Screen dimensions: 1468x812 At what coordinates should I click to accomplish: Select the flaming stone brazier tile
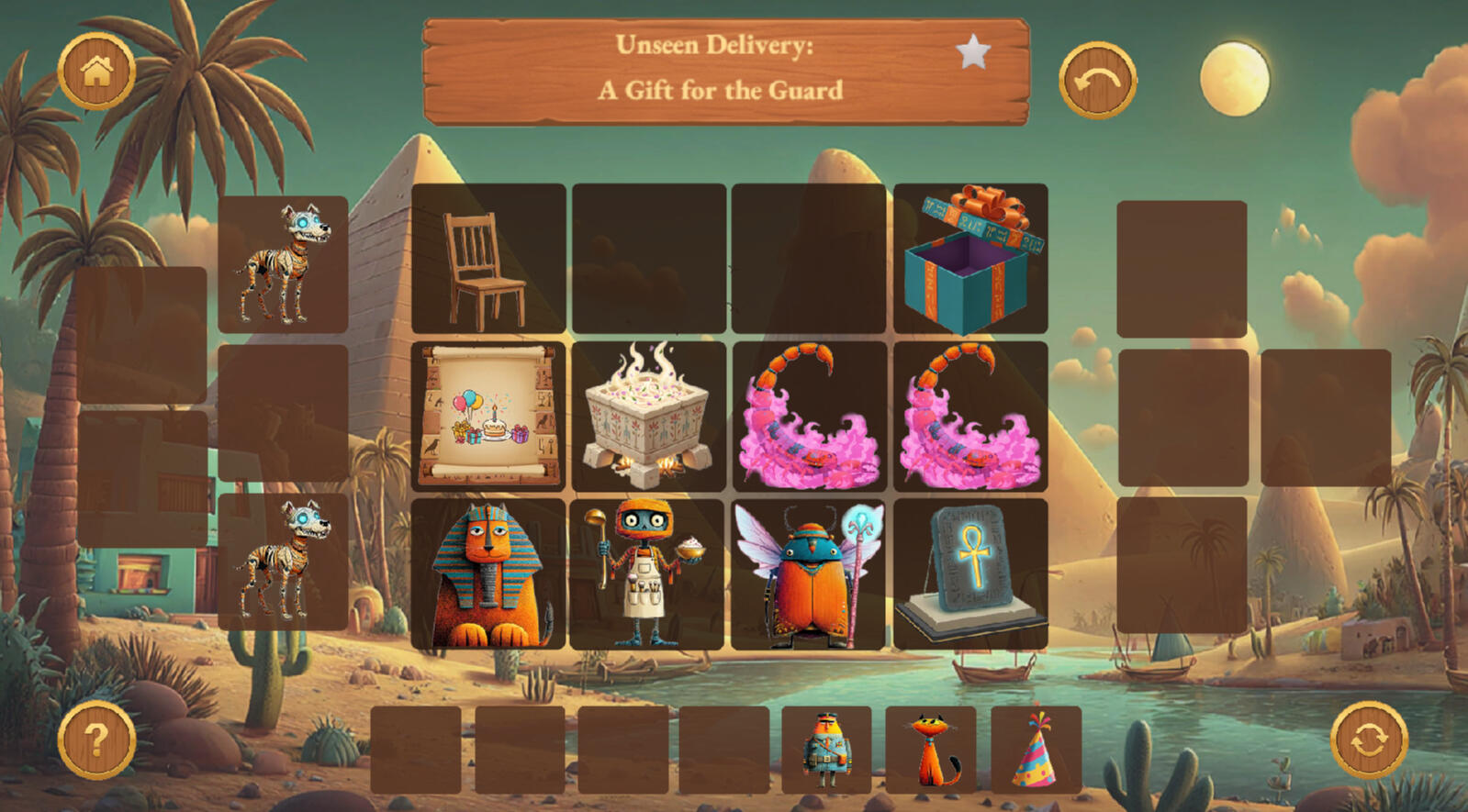[x=648, y=417]
